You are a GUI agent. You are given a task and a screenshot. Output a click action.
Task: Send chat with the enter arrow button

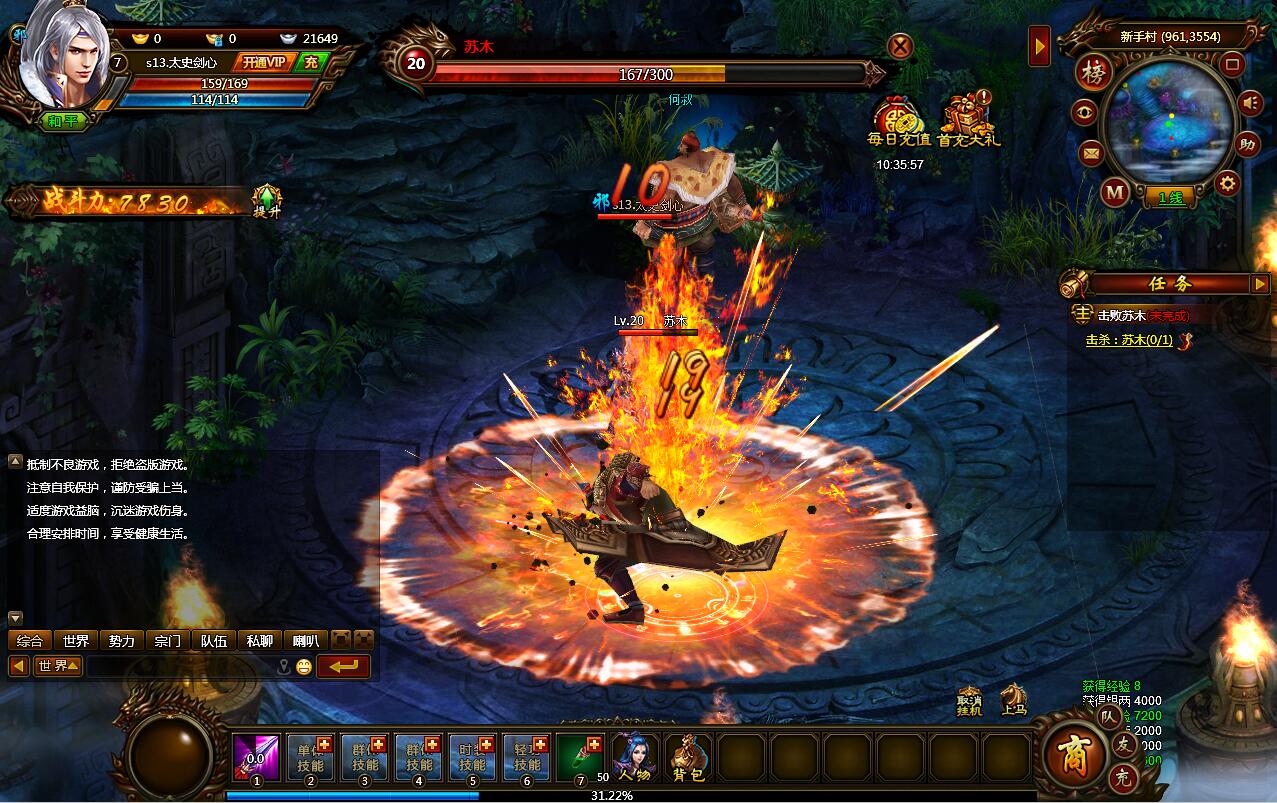(343, 666)
